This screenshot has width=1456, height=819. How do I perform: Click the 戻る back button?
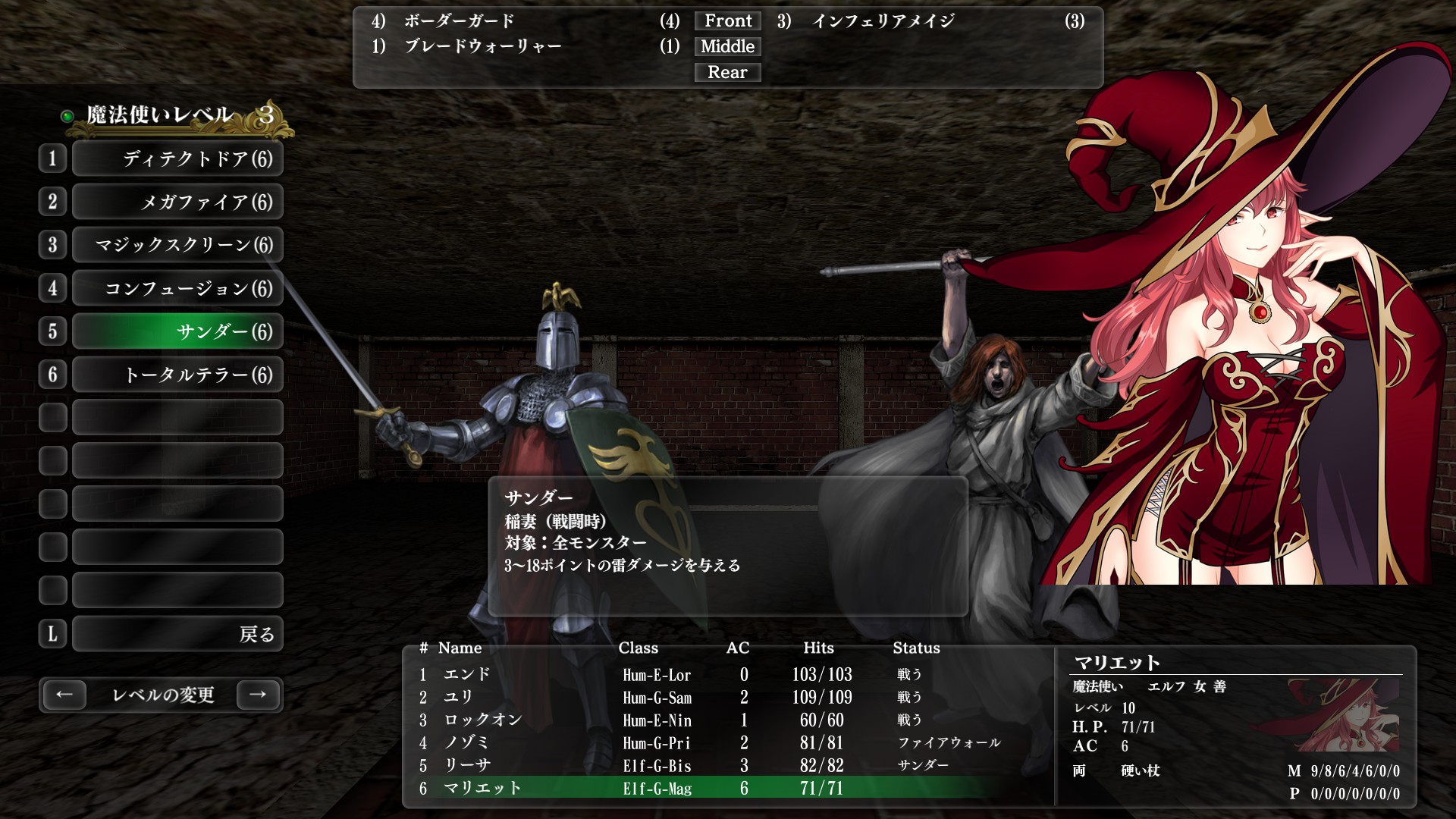[x=177, y=634]
